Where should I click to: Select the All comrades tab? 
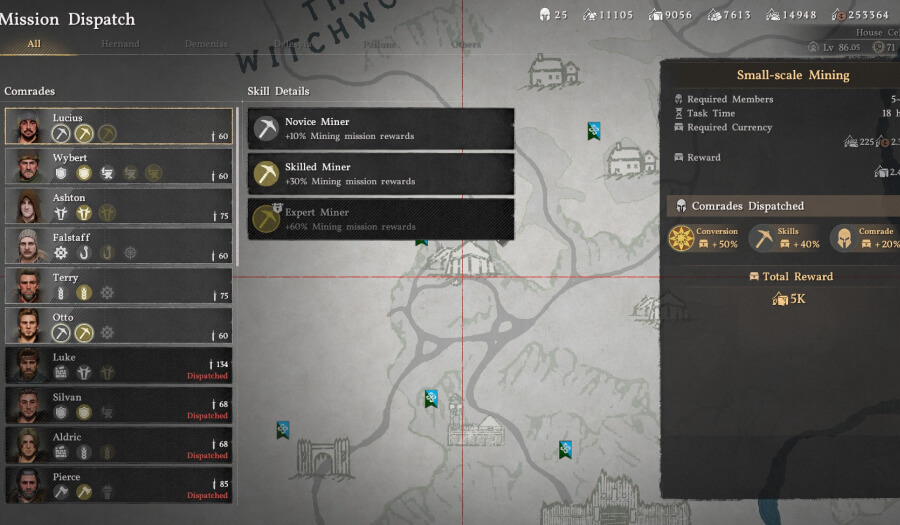point(34,44)
